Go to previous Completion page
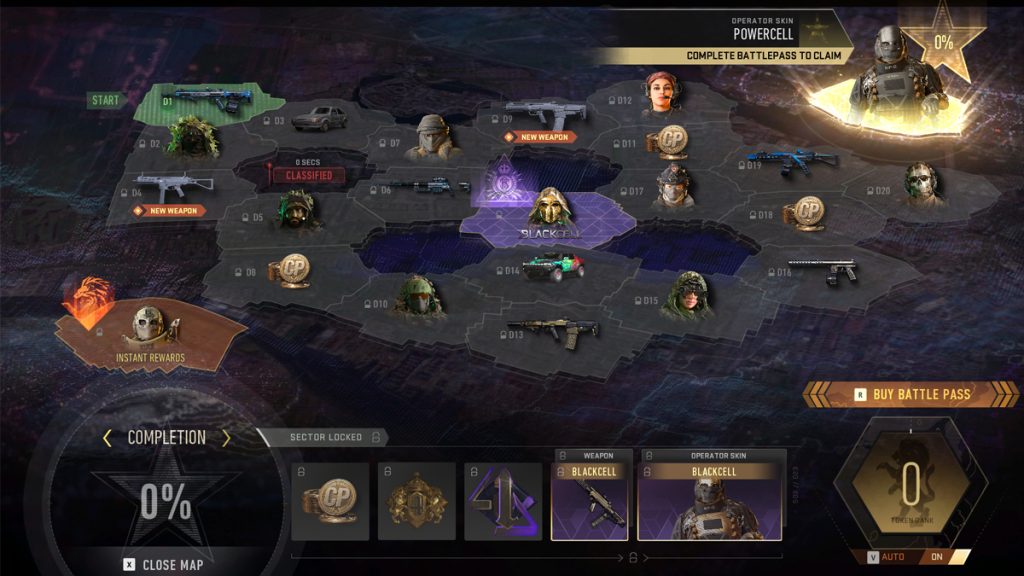This screenshot has height=576, width=1024. pos(107,438)
